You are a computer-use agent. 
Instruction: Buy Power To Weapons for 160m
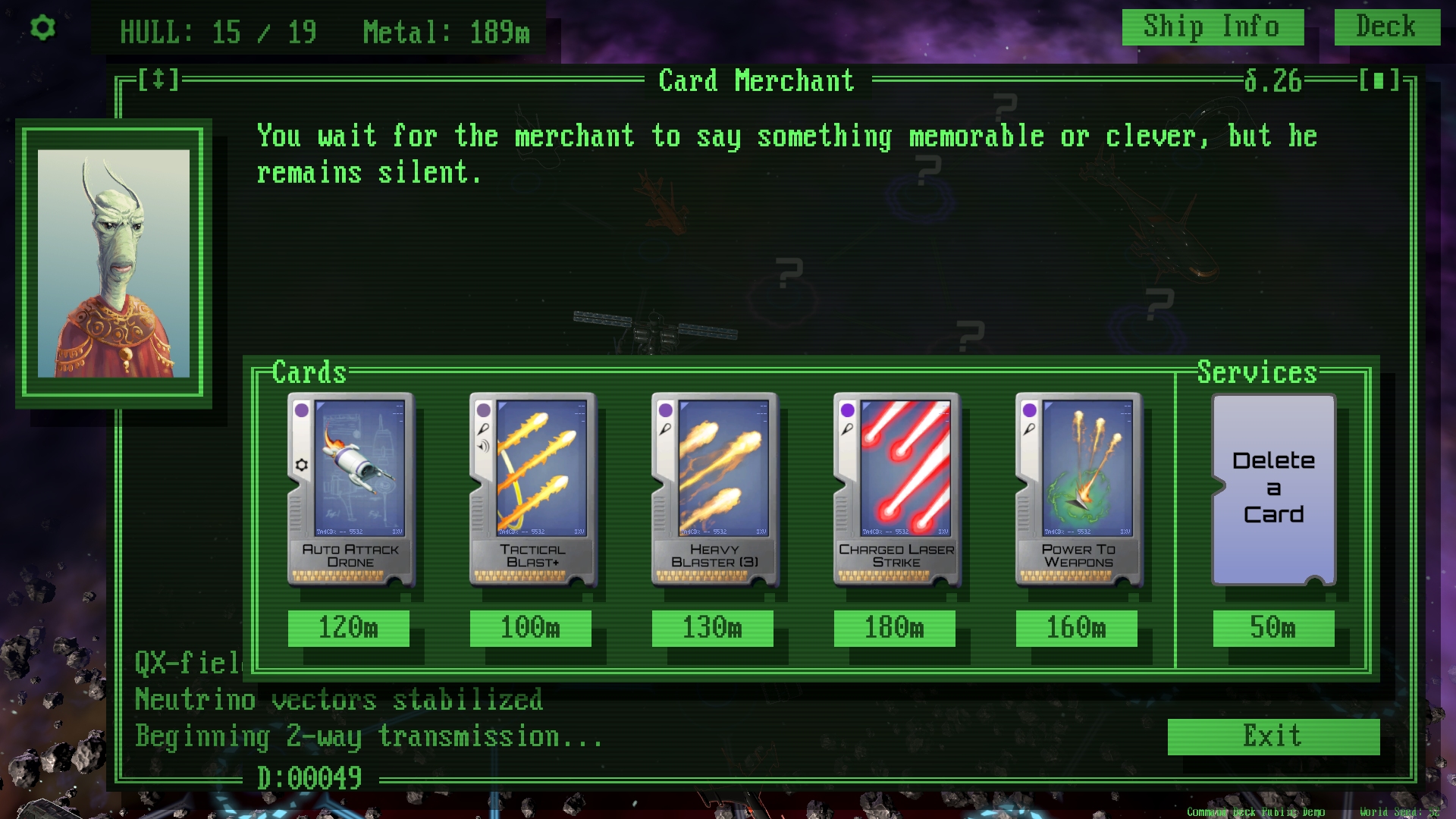(1077, 628)
